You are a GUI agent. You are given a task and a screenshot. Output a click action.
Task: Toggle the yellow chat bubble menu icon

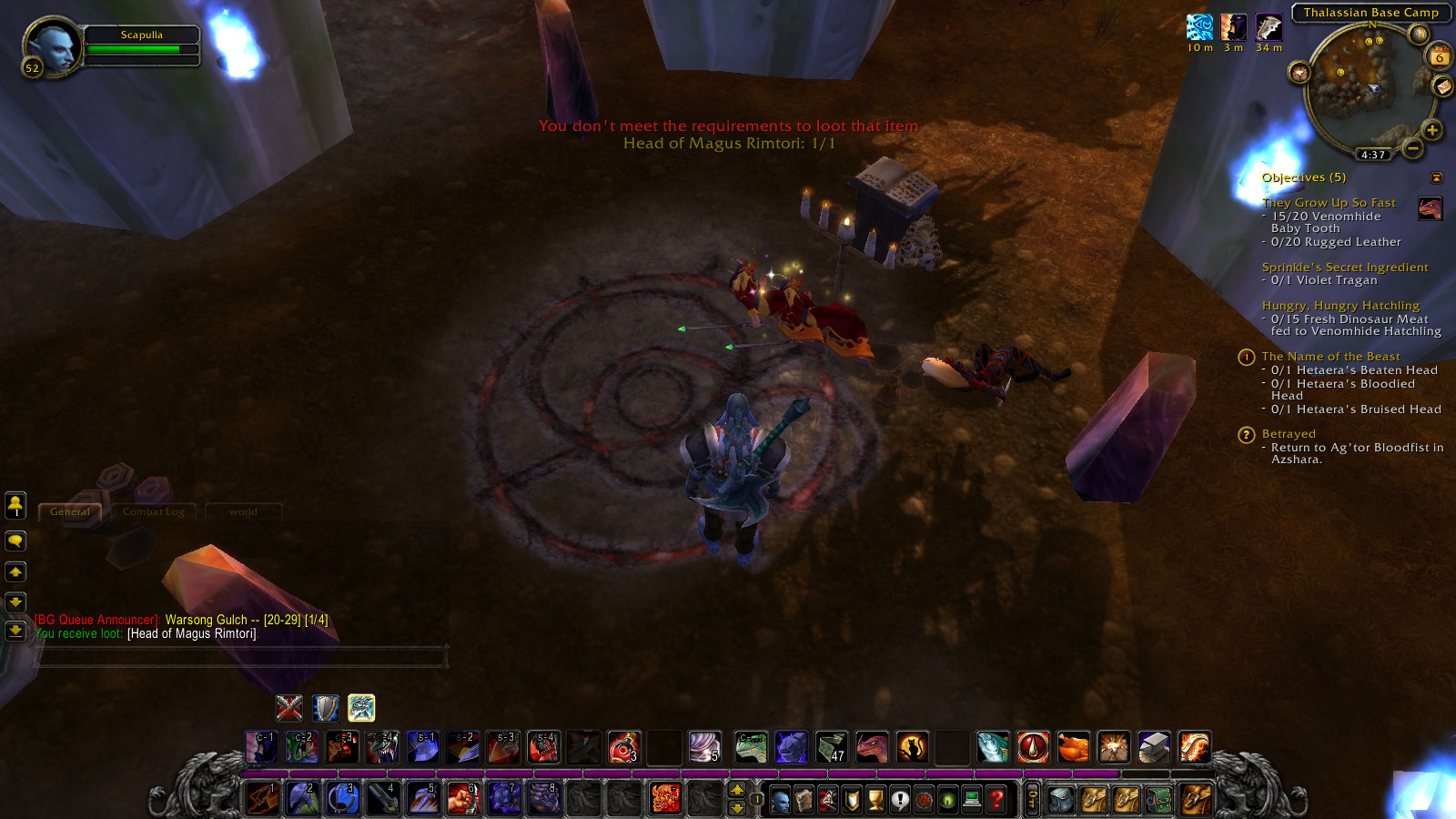(x=15, y=541)
